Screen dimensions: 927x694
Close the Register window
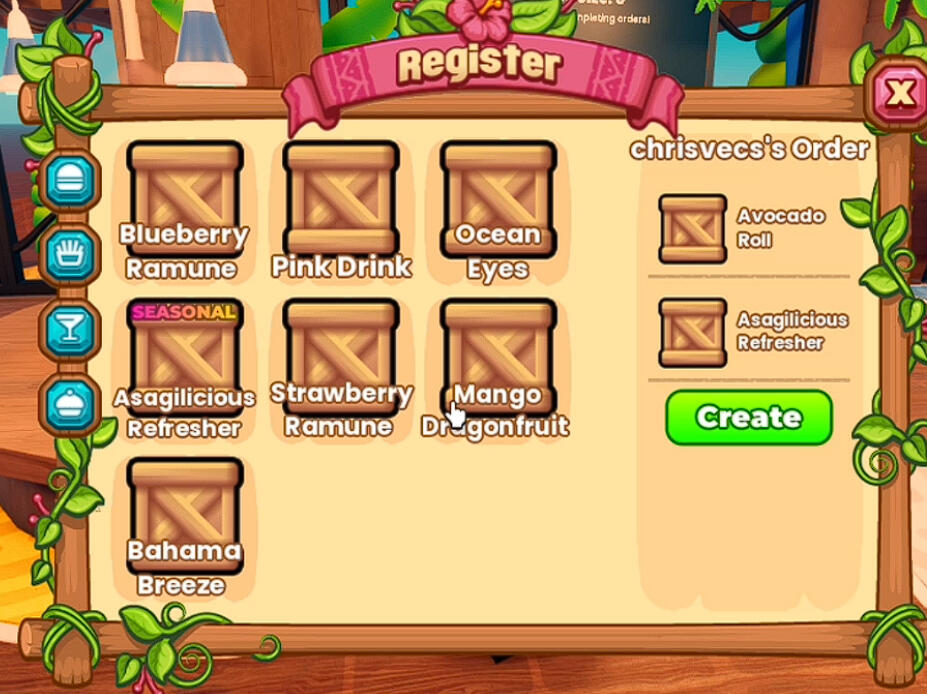pos(900,93)
